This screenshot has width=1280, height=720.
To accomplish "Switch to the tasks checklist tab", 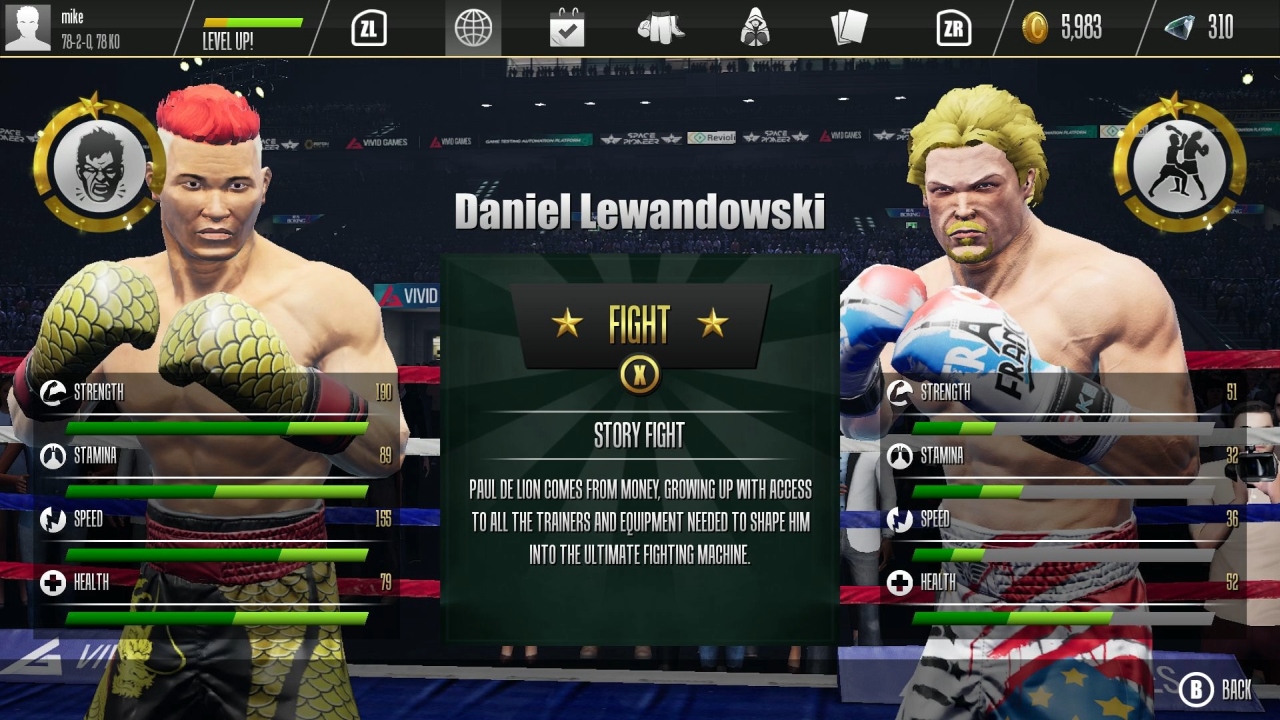I will (567, 28).
